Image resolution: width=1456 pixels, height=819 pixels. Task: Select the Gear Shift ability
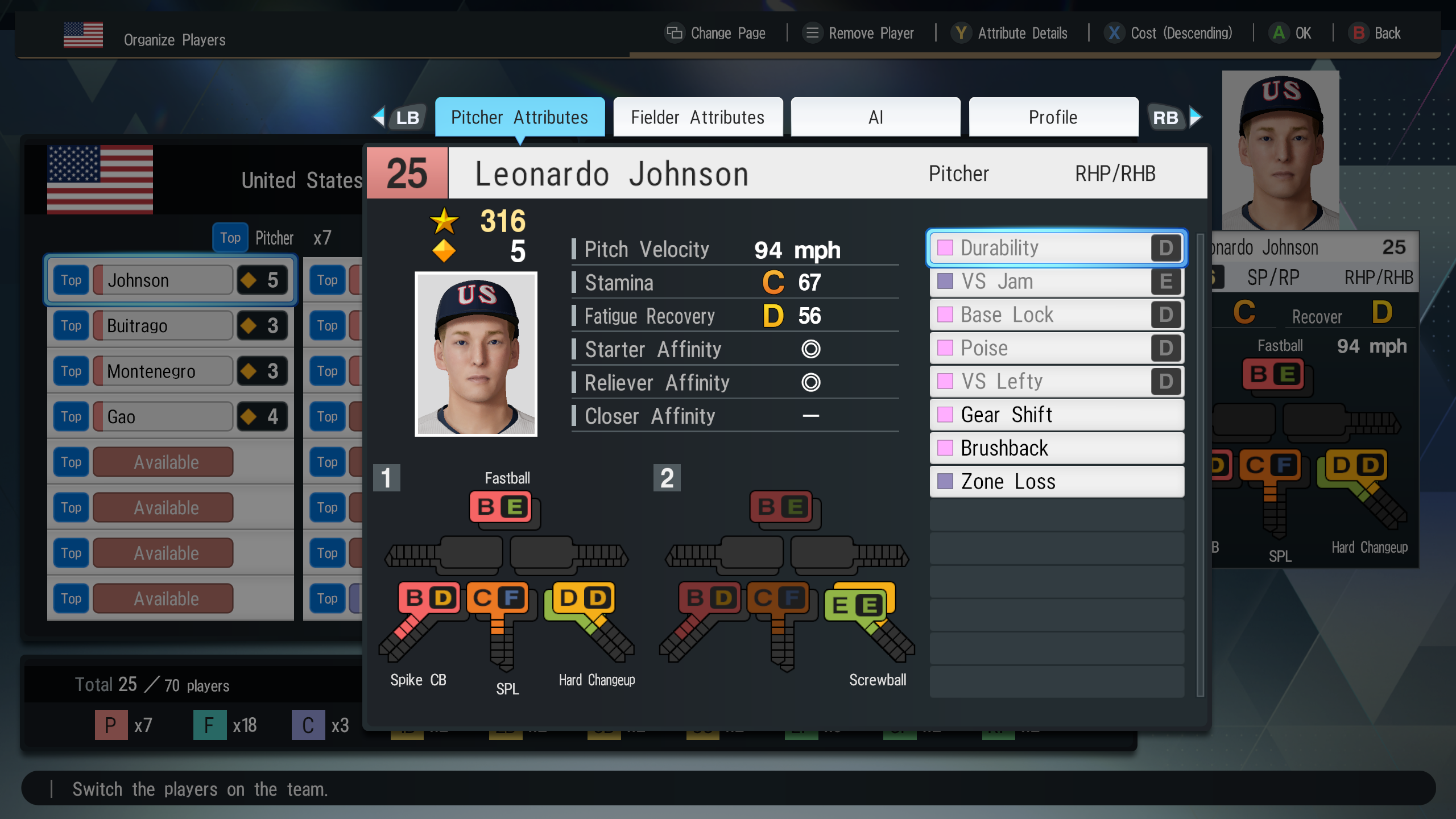(1056, 415)
